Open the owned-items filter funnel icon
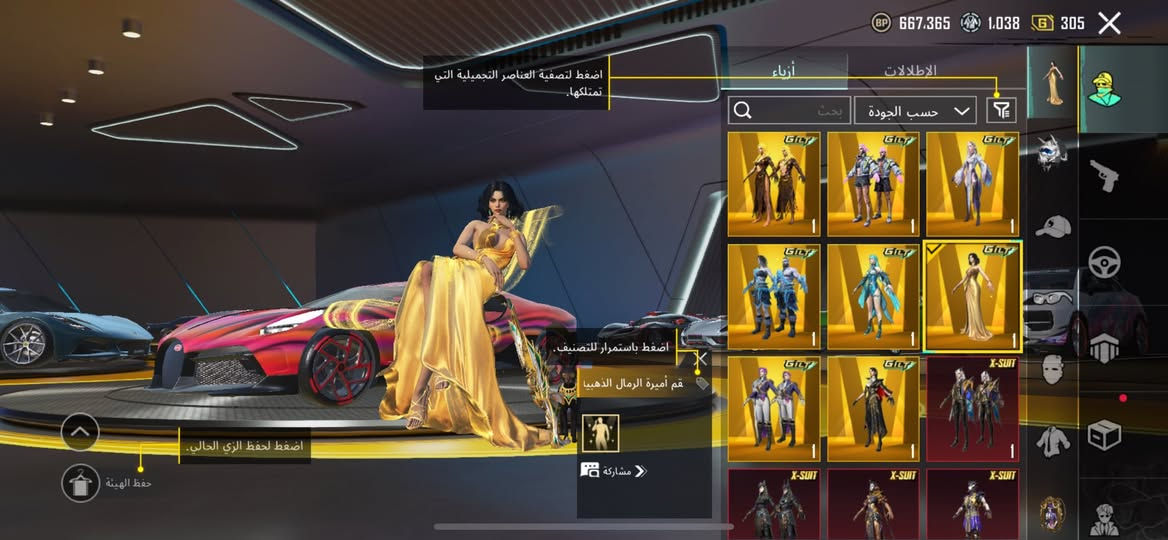 point(1000,111)
